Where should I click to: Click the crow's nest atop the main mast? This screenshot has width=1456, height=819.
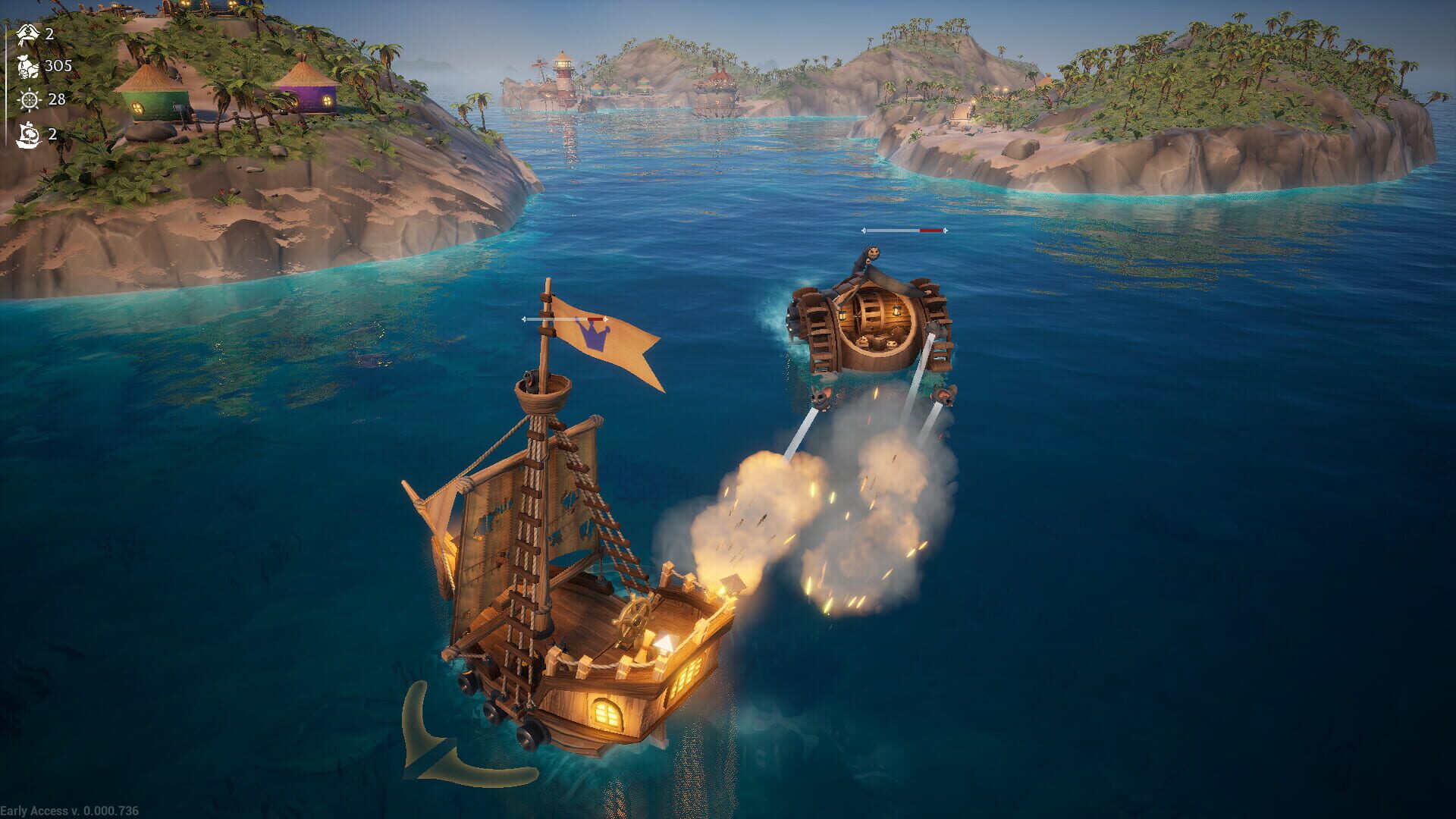point(543,393)
